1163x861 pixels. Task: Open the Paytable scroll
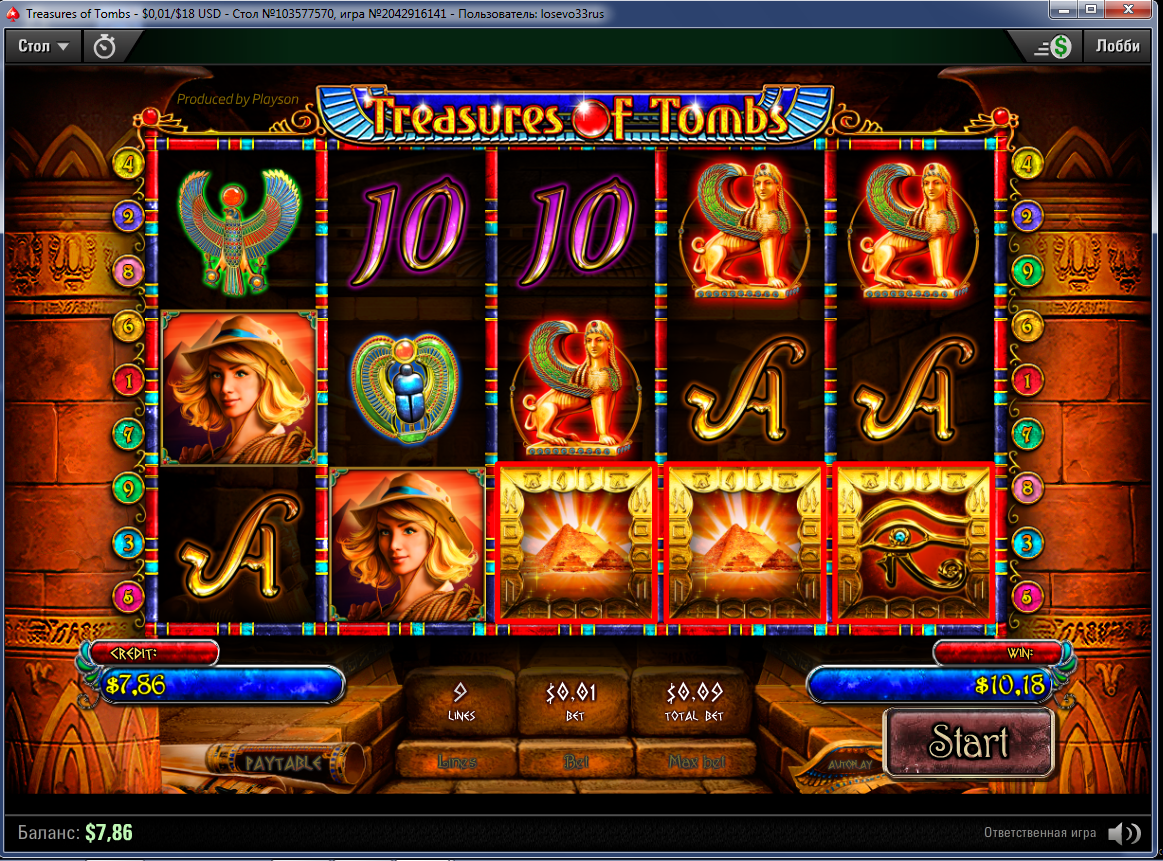click(x=283, y=762)
